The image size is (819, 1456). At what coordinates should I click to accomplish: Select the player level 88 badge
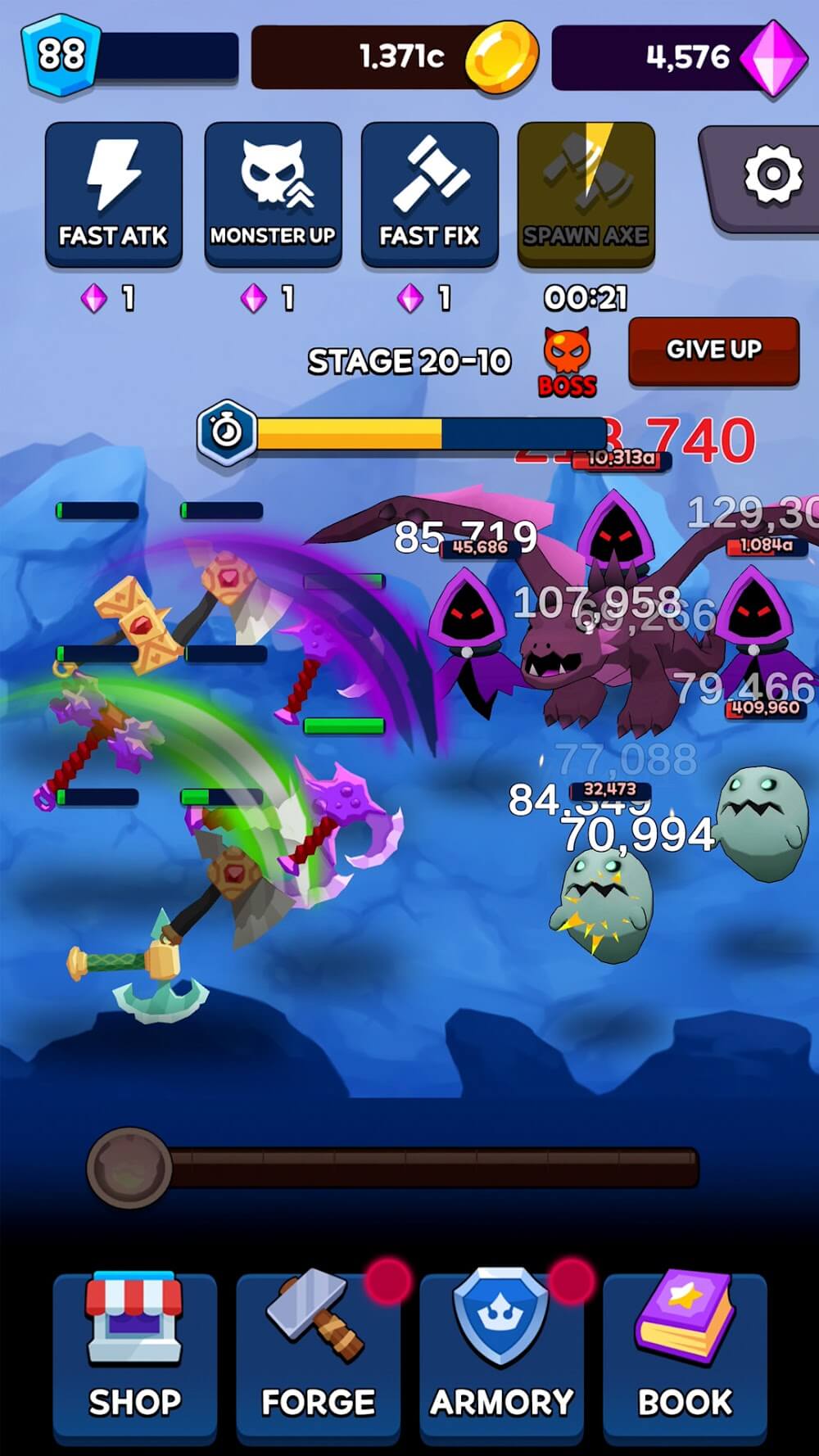(x=61, y=56)
